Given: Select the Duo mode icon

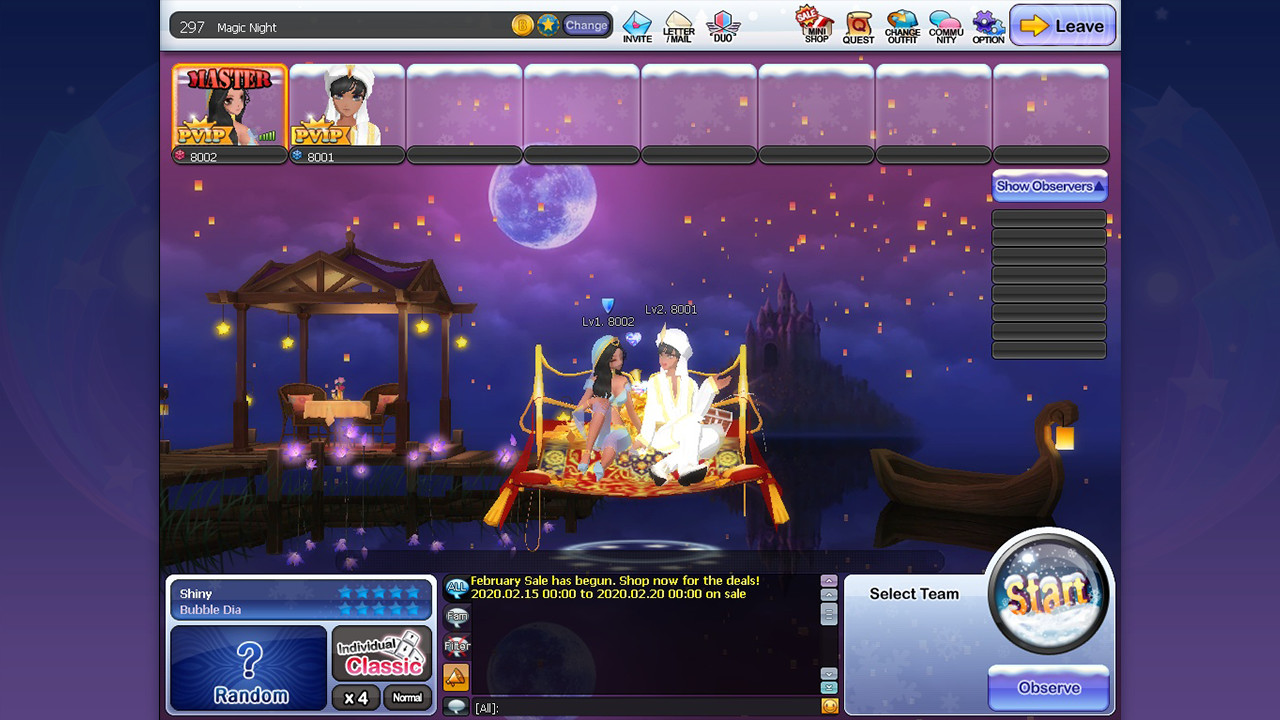Looking at the screenshot, I should pos(722,25).
